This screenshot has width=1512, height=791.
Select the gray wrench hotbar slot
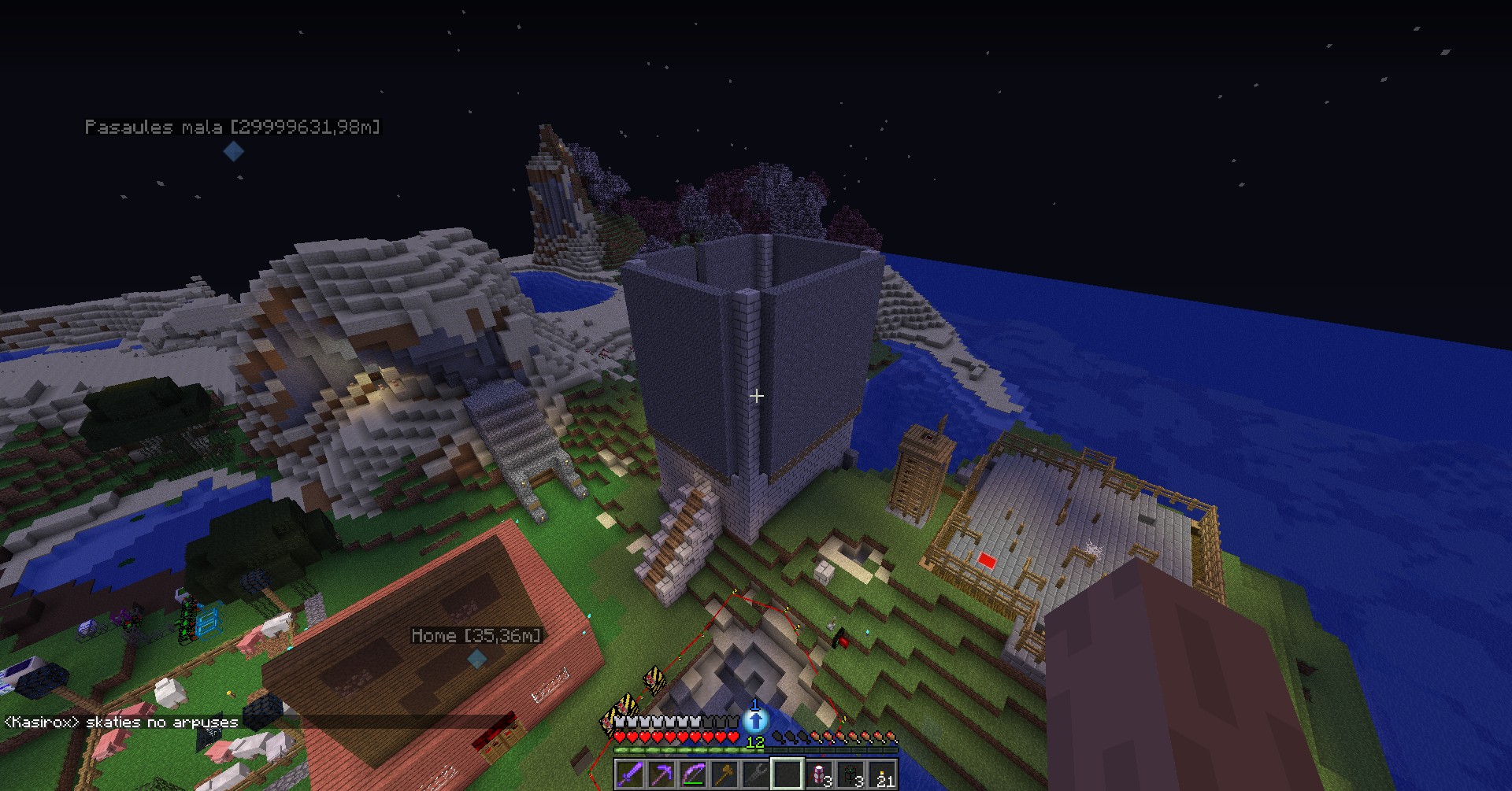tap(756, 774)
